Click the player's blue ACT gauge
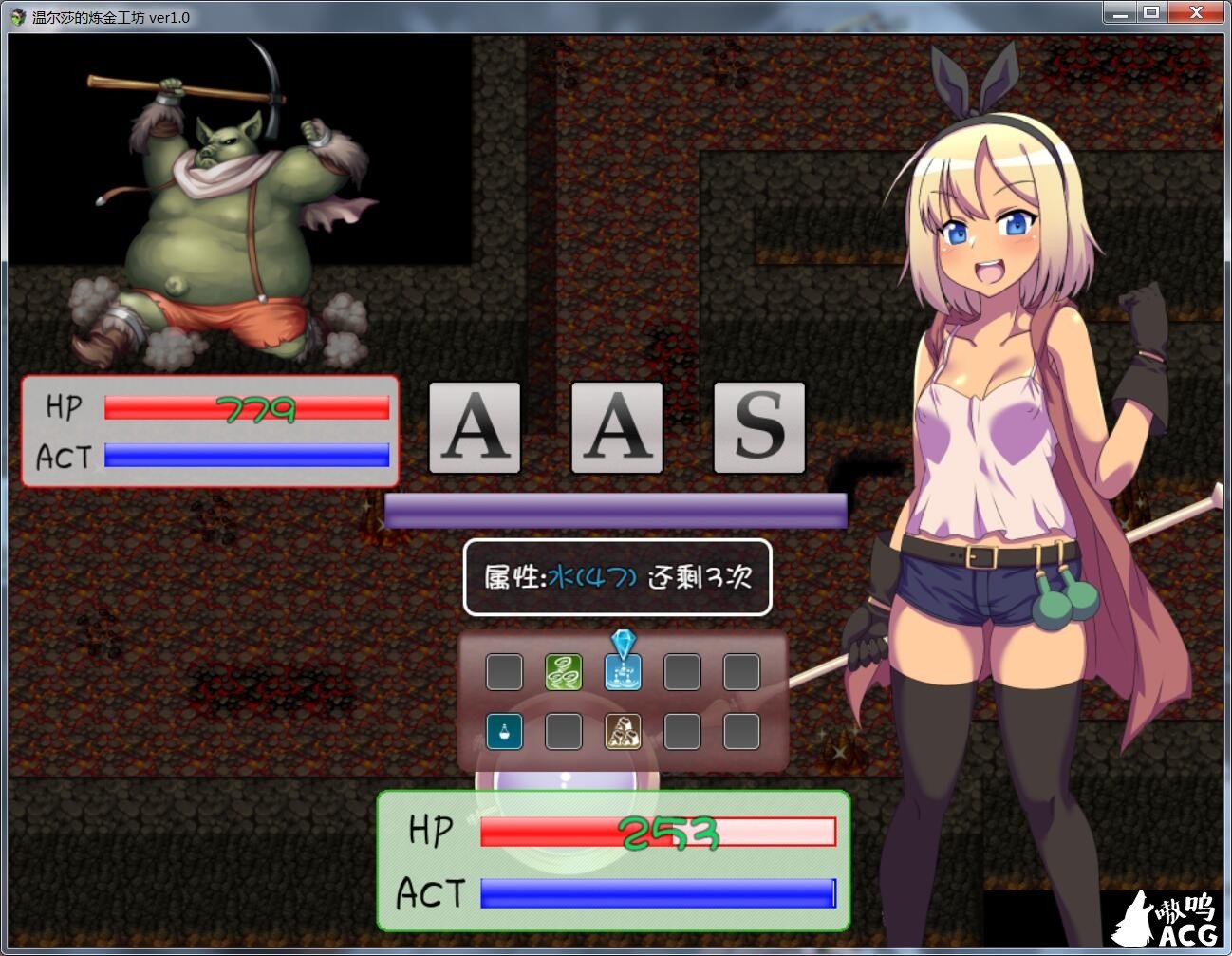Screen dimensions: 1232x956 point(655,893)
